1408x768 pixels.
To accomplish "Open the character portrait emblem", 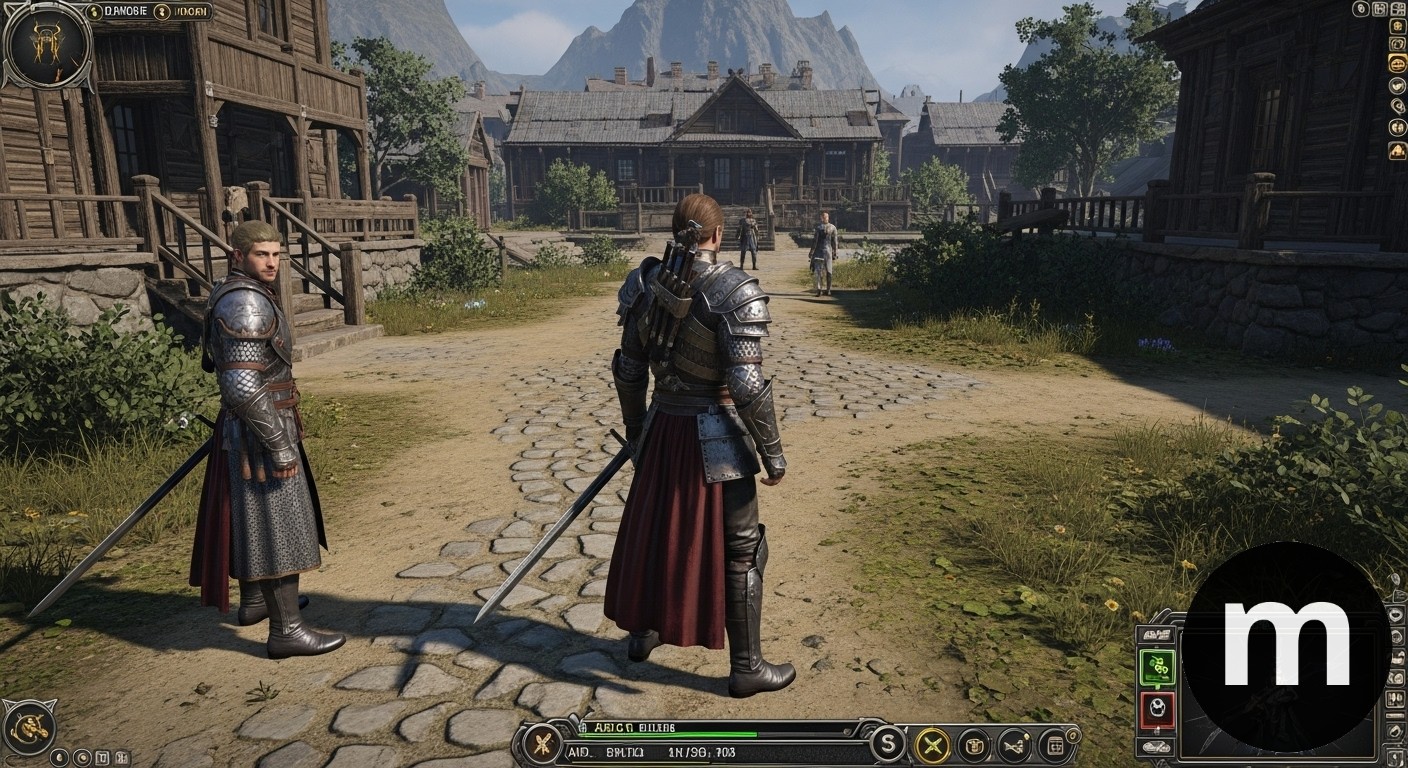I will [x=46, y=45].
